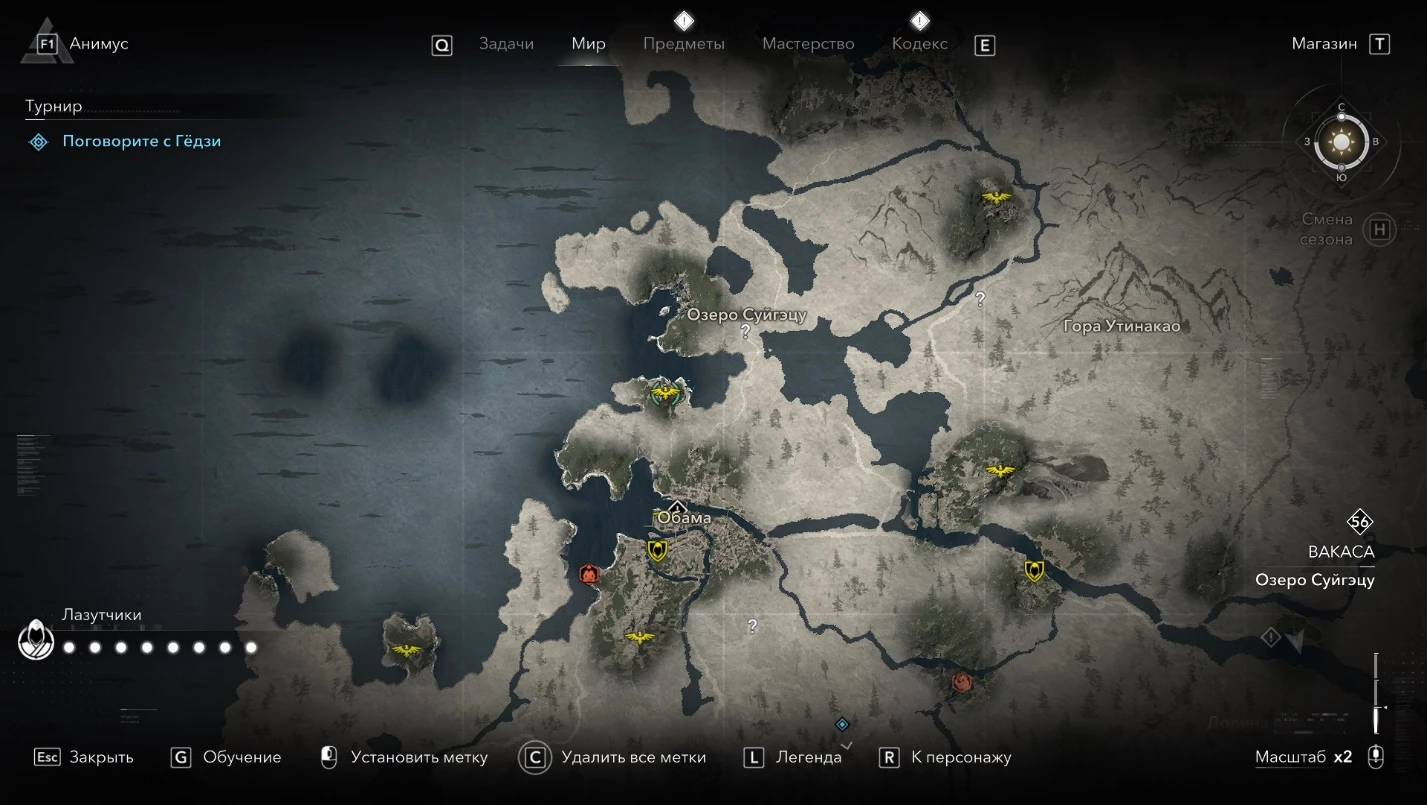Click the Лазутчики scout icon
Viewport: 1427px width, 805px height.
click(37, 640)
